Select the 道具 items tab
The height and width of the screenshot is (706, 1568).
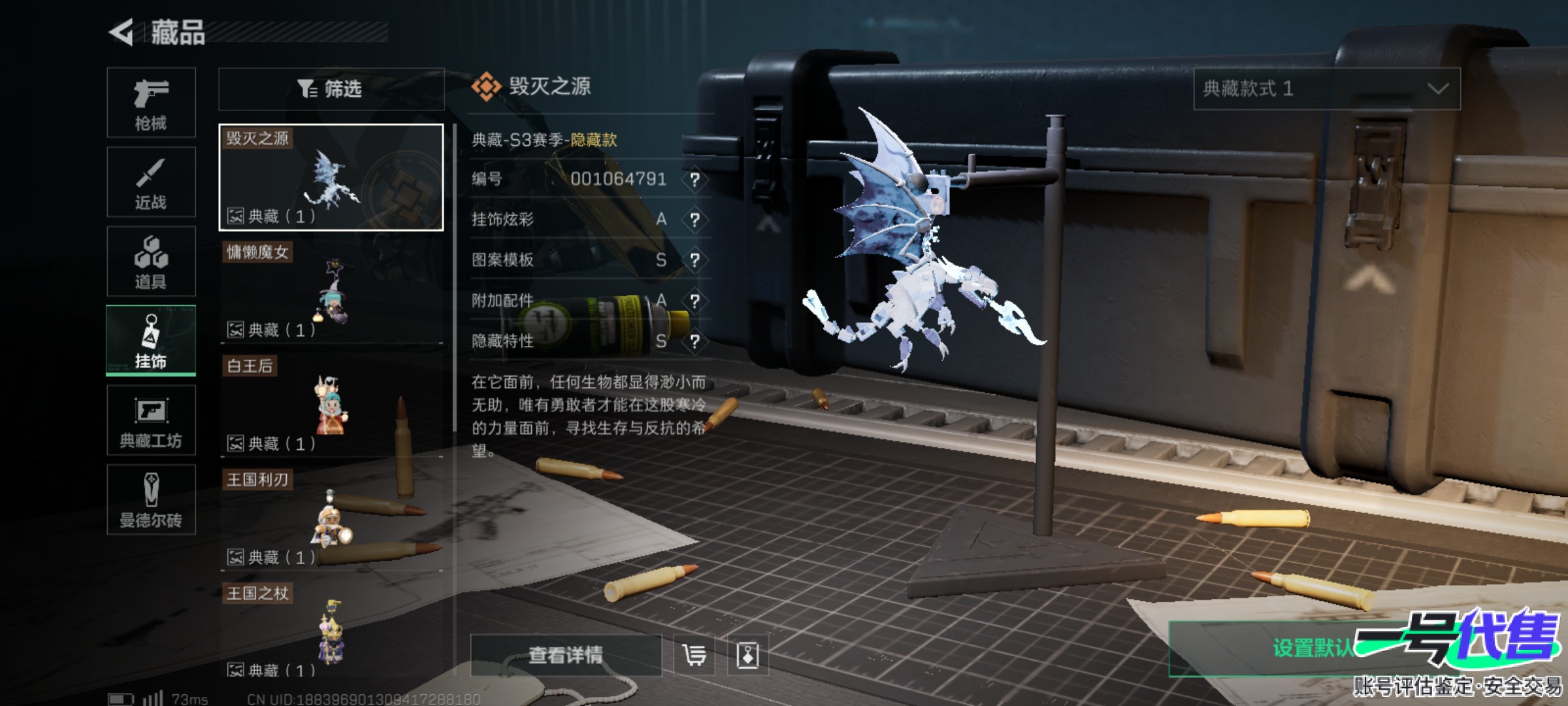coord(151,261)
